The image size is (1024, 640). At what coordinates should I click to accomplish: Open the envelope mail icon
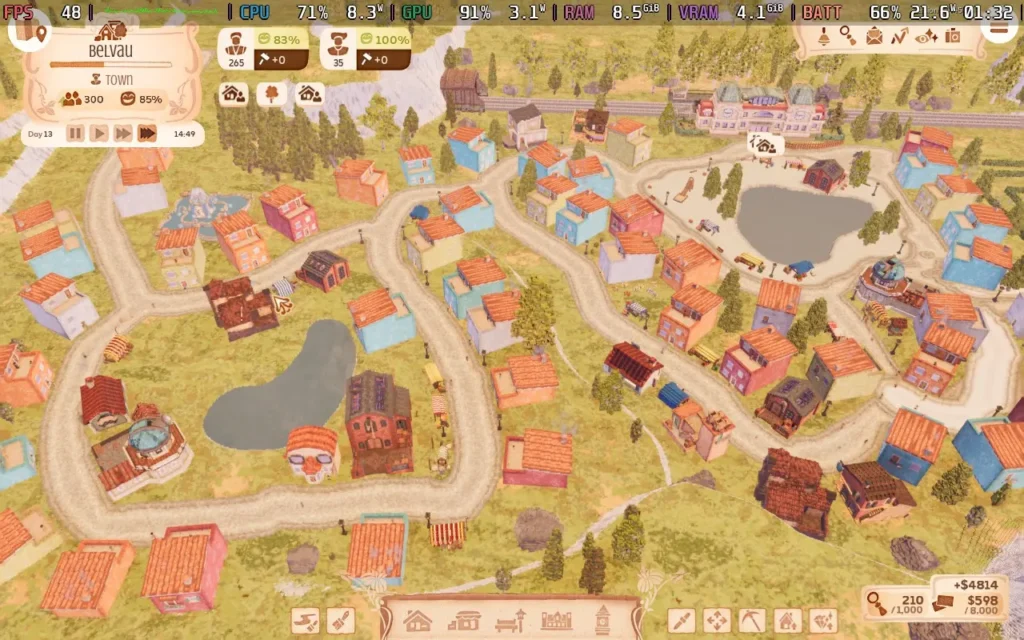874,37
